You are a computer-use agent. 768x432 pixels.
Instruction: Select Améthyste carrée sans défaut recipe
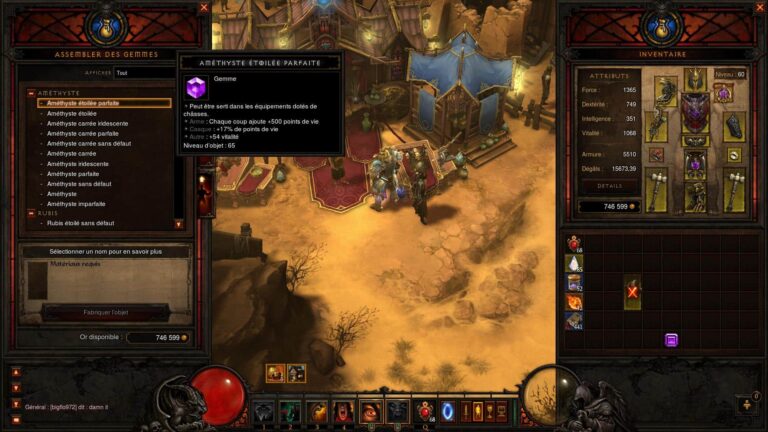(89, 143)
